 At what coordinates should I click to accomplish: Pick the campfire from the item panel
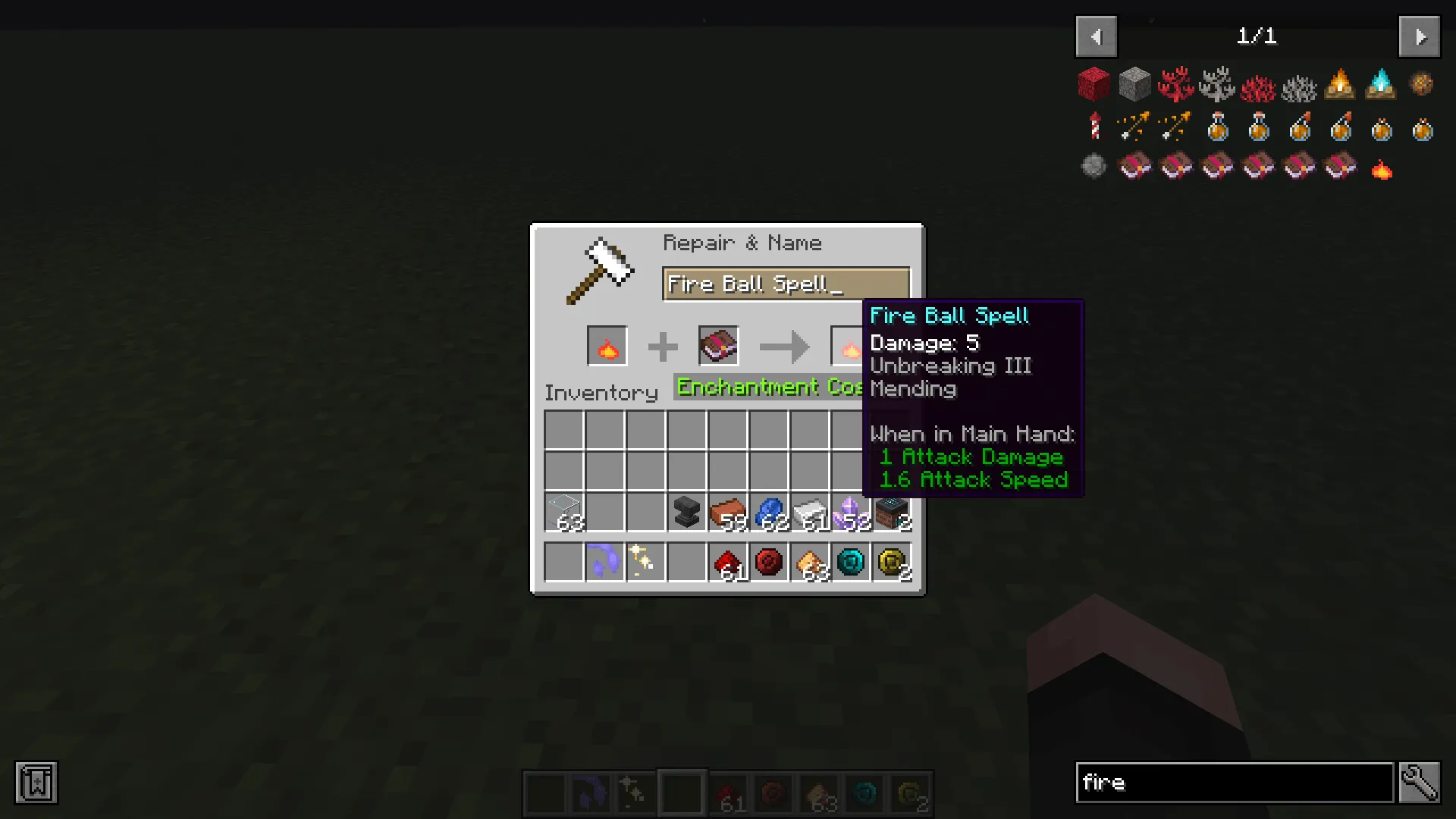click(1340, 84)
